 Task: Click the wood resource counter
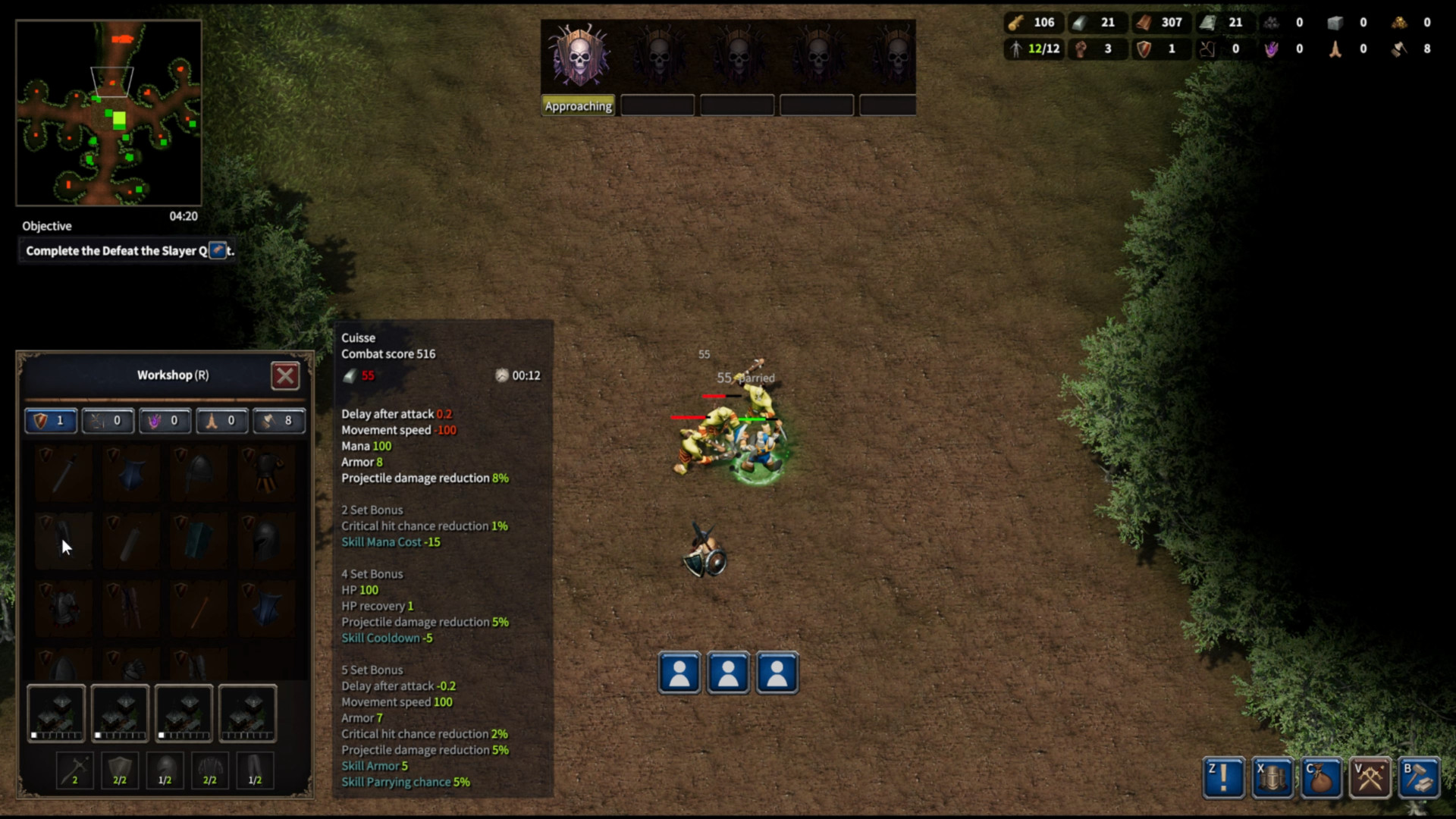click(1033, 23)
